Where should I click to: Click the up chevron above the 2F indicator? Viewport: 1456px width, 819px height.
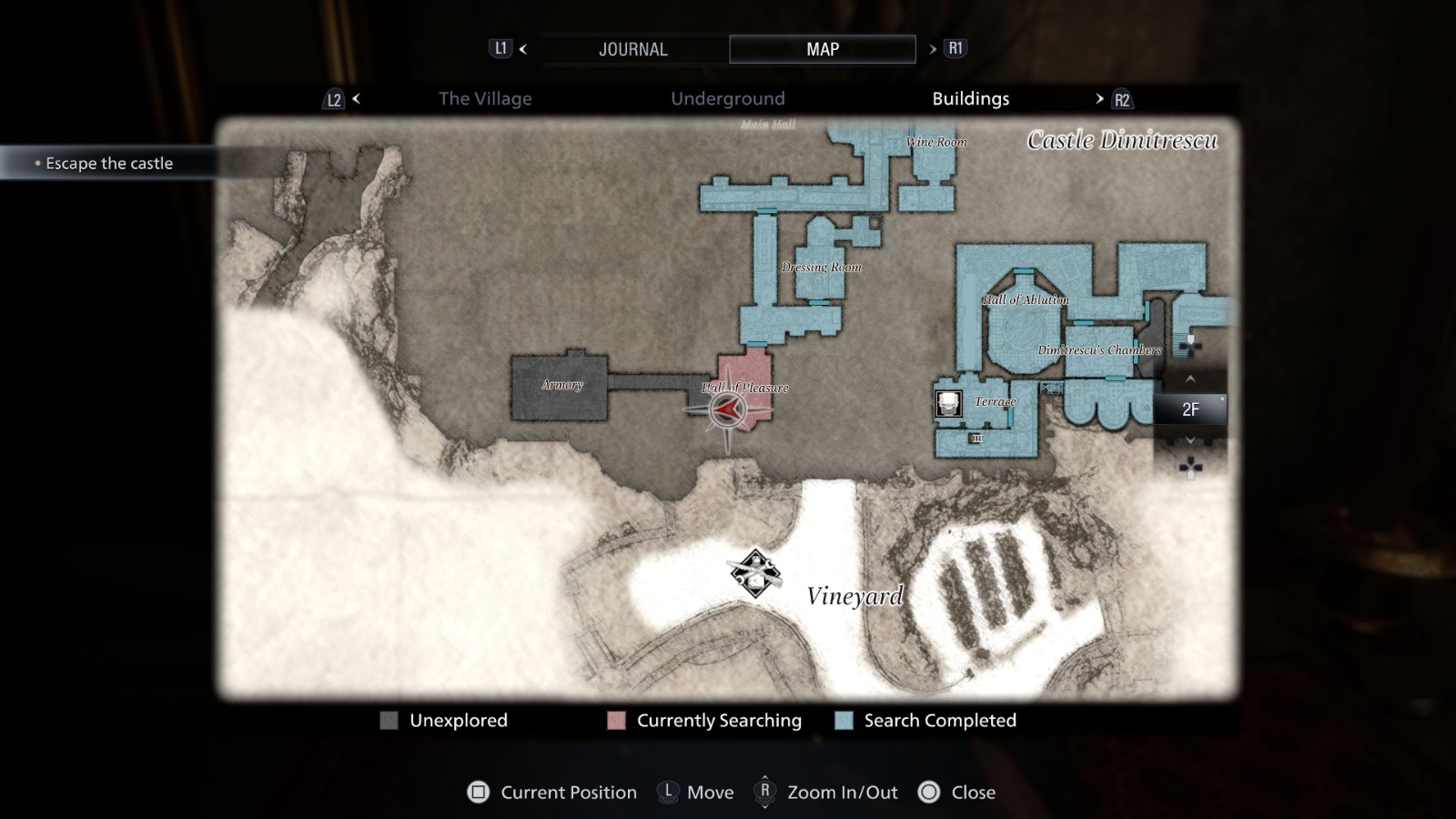pyautogui.click(x=1188, y=380)
